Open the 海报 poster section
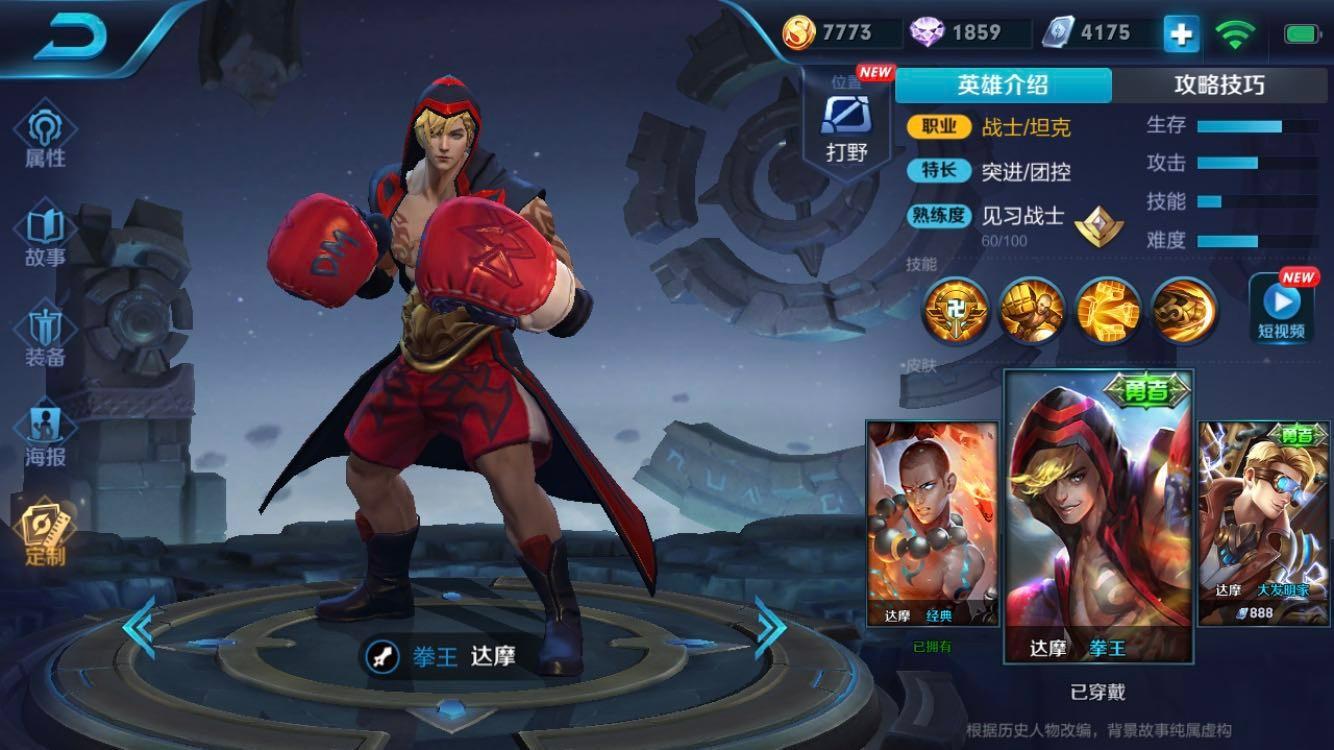Screen dimensions: 1334x750 (45, 437)
